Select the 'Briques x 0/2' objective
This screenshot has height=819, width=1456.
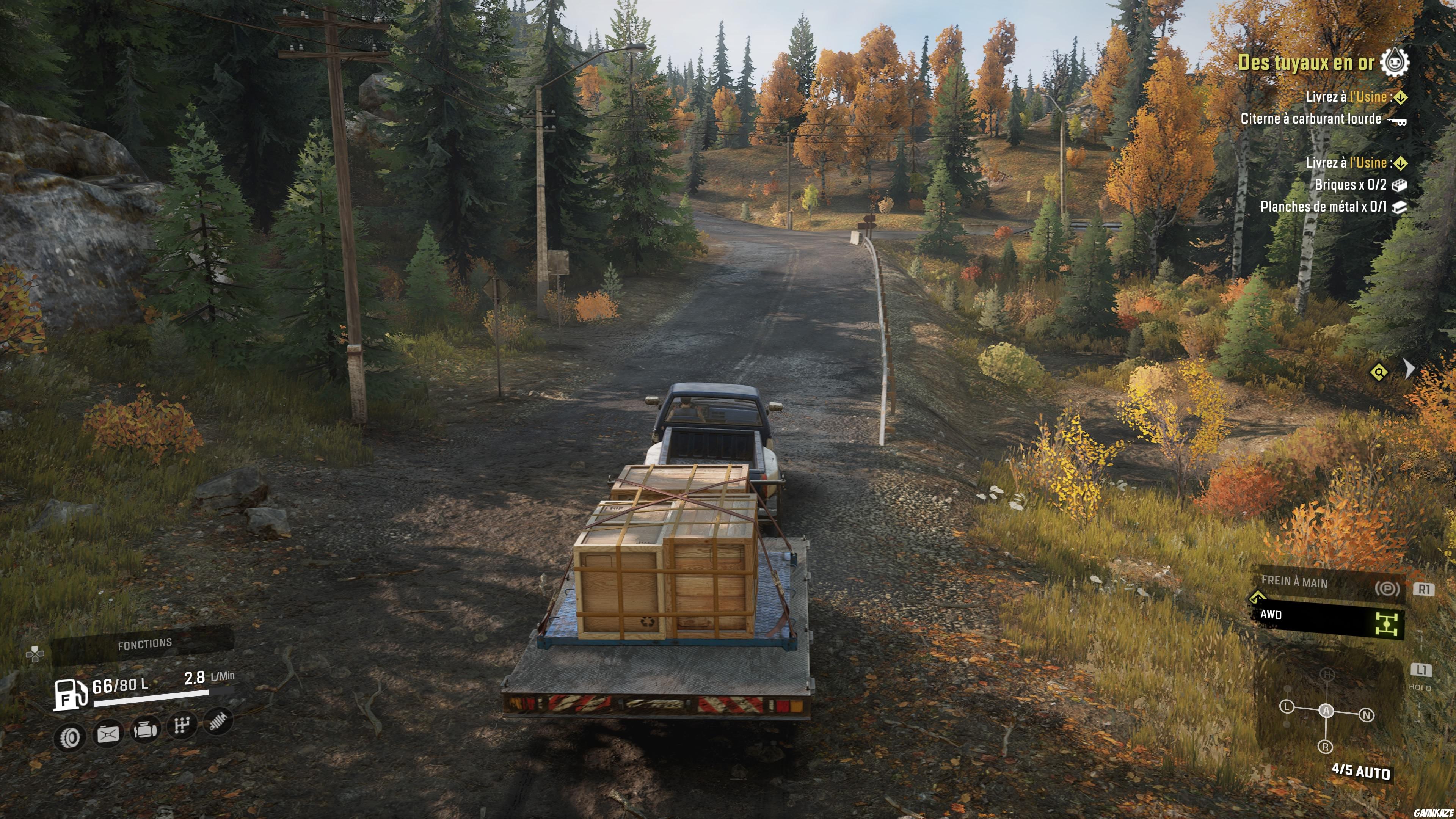point(1351,185)
